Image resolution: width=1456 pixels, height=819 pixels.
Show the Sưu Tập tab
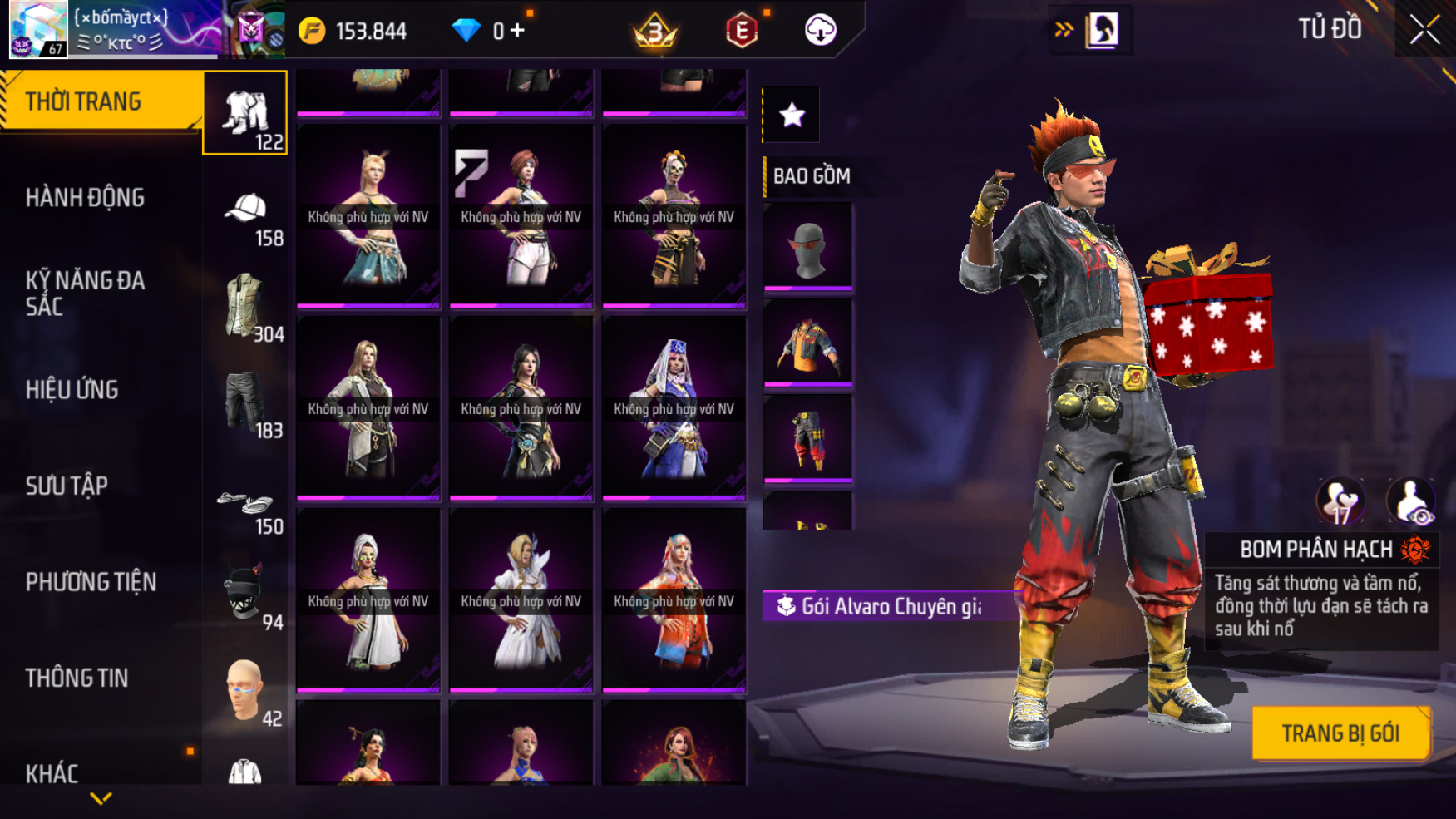(x=67, y=486)
